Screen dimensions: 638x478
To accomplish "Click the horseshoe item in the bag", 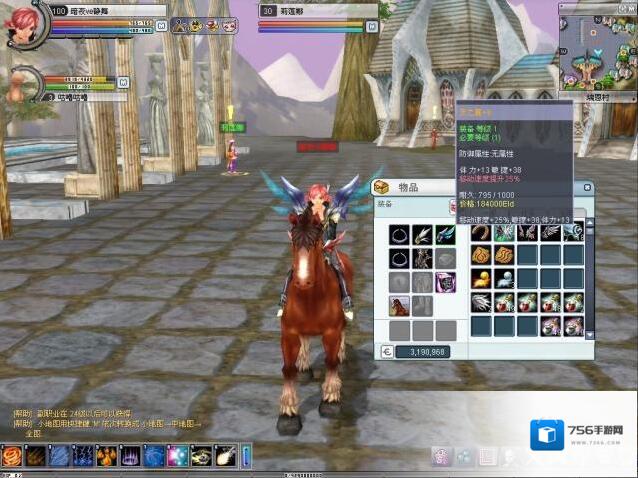I will point(481,232).
